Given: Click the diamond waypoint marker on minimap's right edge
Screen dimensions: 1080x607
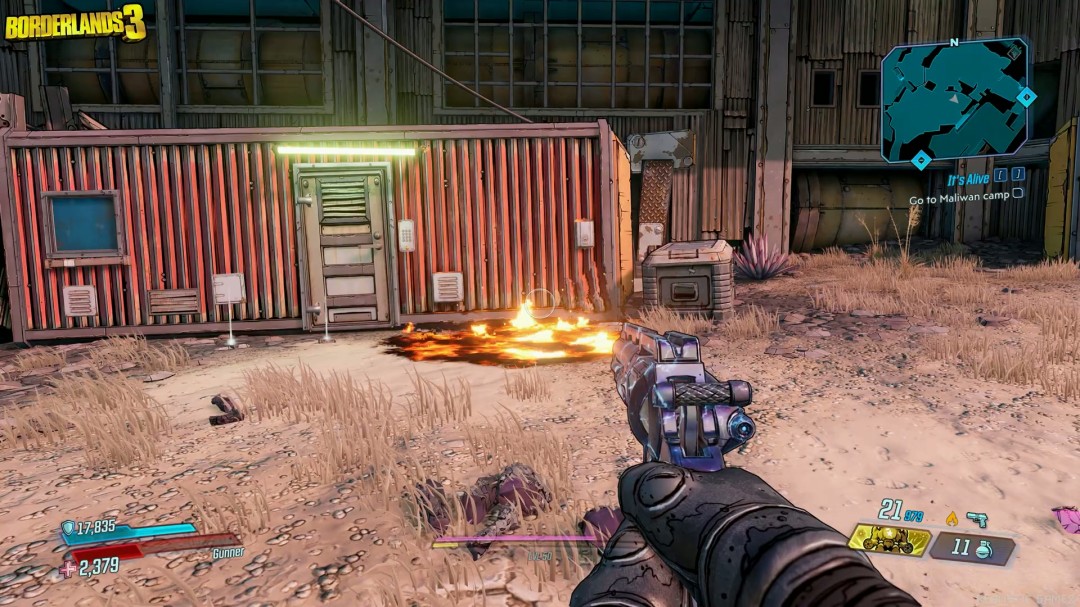Looking at the screenshot, I should tap(1026, 96).
